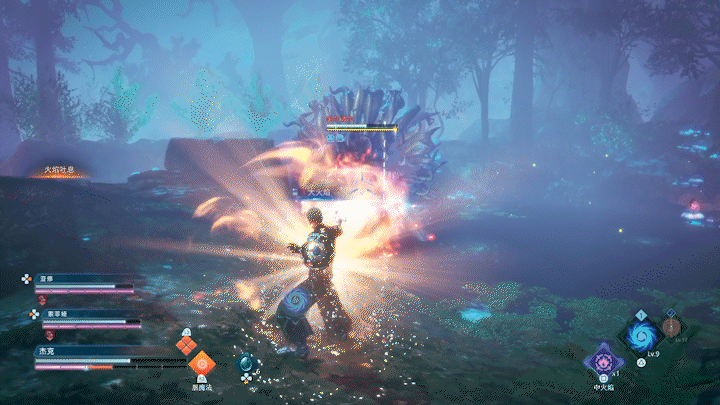The height and width of the screenshot is (405, 720).
Task: Select the small orange four-square diamond icon
Action: tap(184, 345)
